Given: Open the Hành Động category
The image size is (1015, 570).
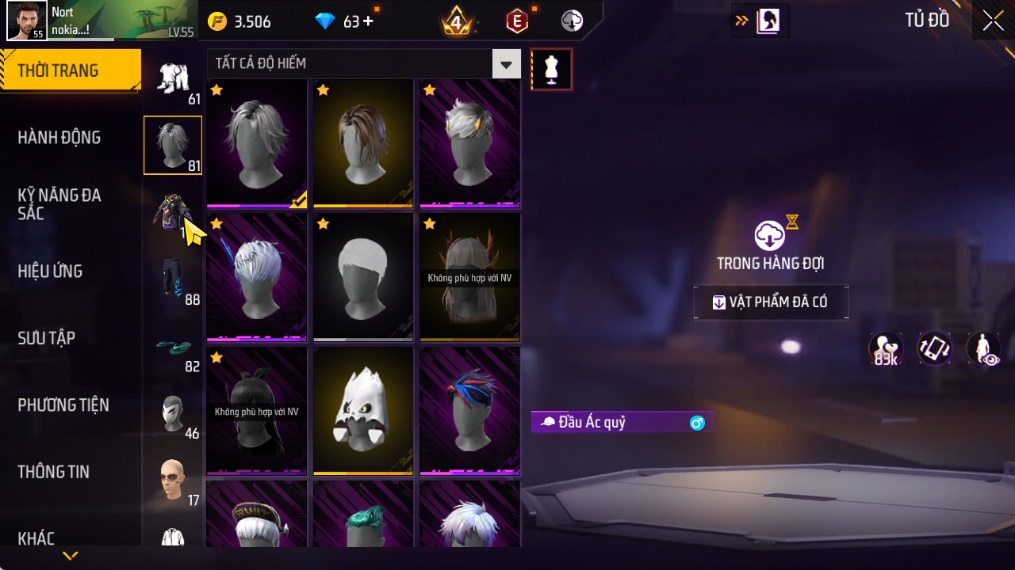Looking at the screenshot, I should coord(60,138).
